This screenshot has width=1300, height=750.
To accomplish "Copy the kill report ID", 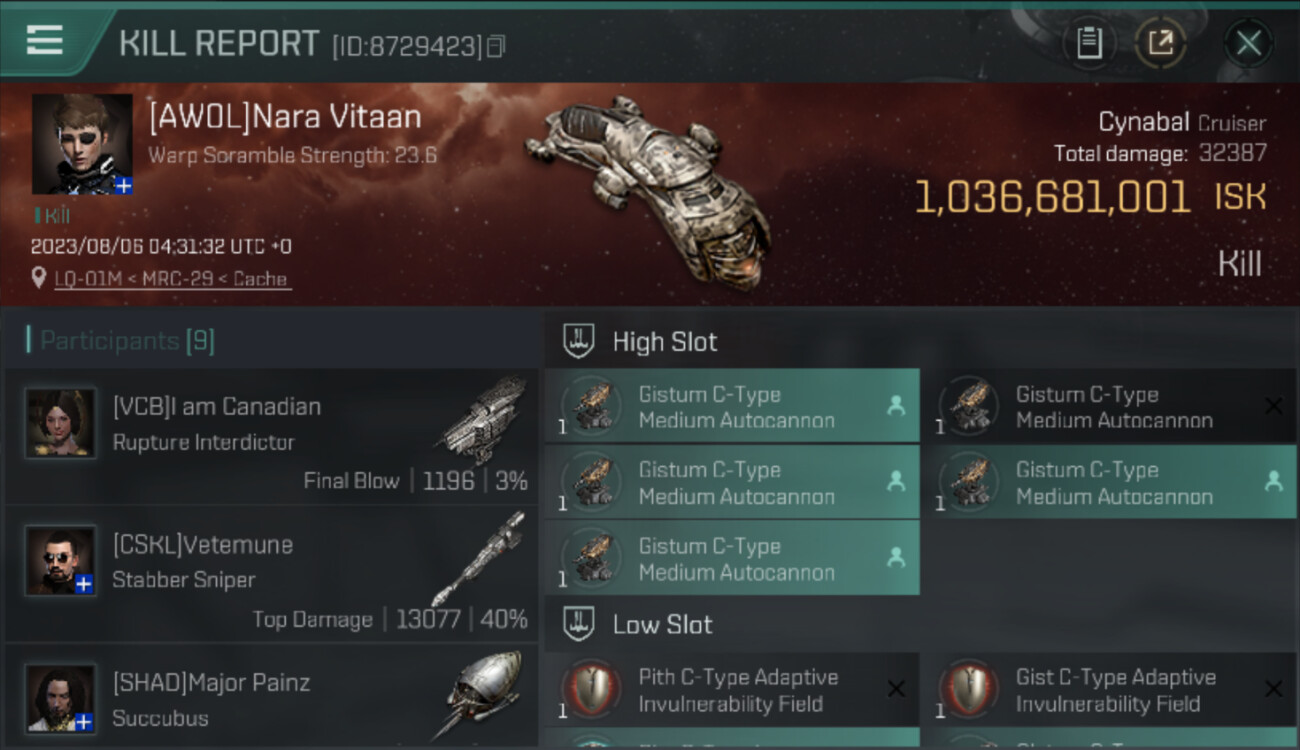I will [x=496, y=46].
